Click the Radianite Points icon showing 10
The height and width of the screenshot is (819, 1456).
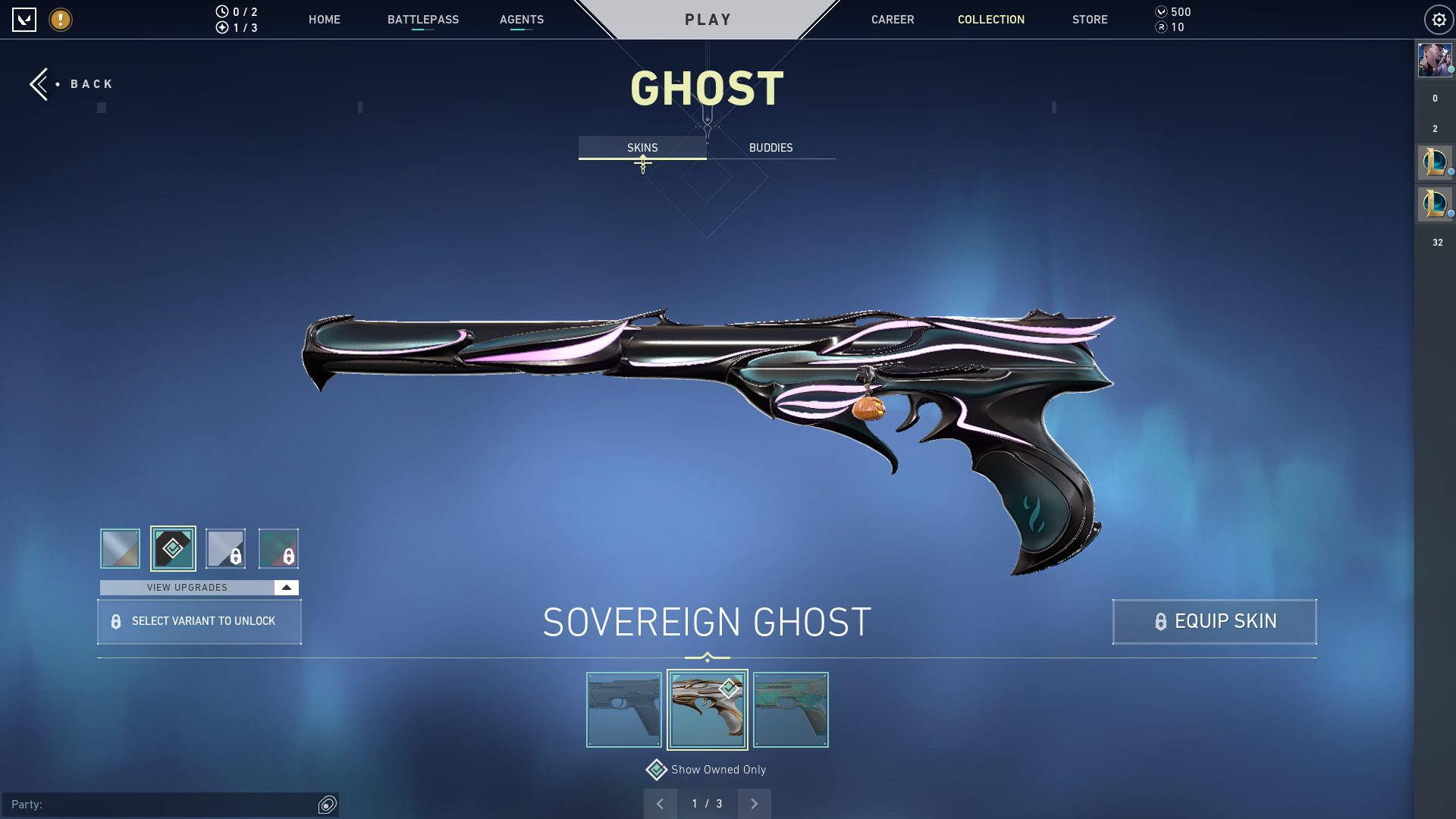pos(1162,27)
